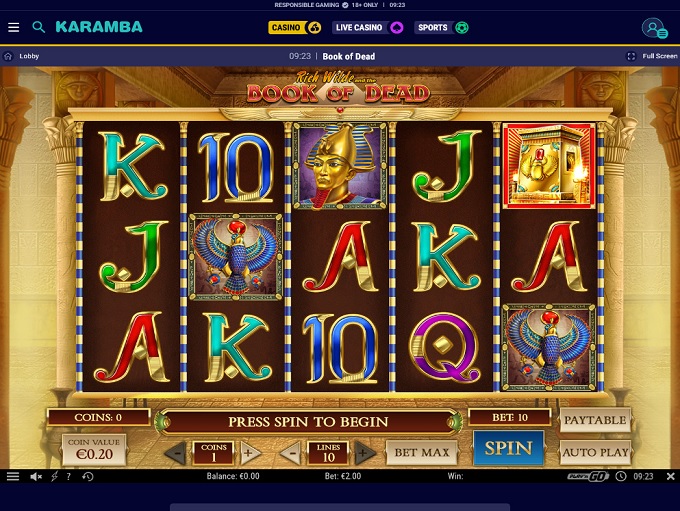Open the Karamba account profile icon

click(653, 28)
